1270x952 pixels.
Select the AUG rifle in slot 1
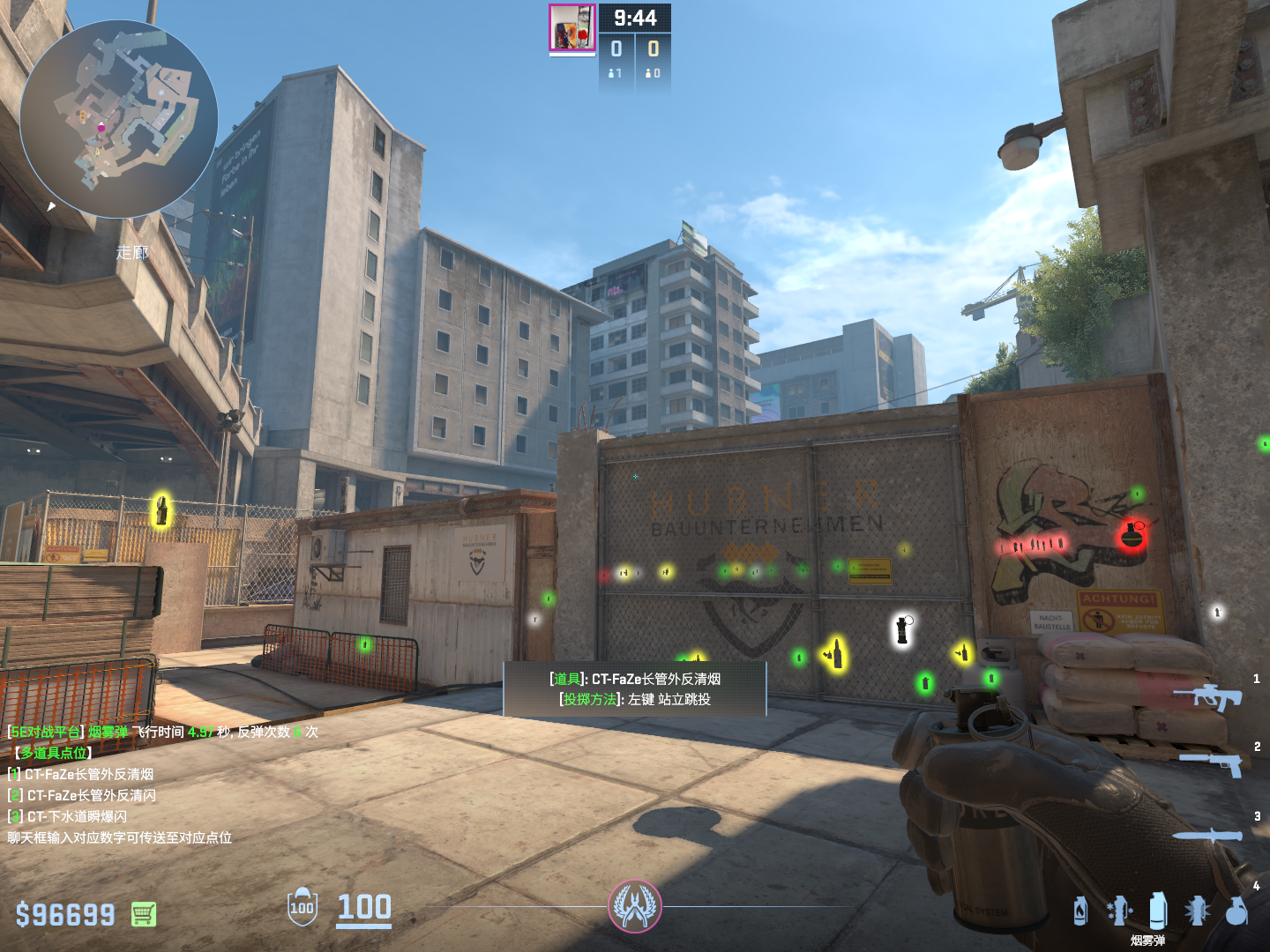[x=1206, y=696]
